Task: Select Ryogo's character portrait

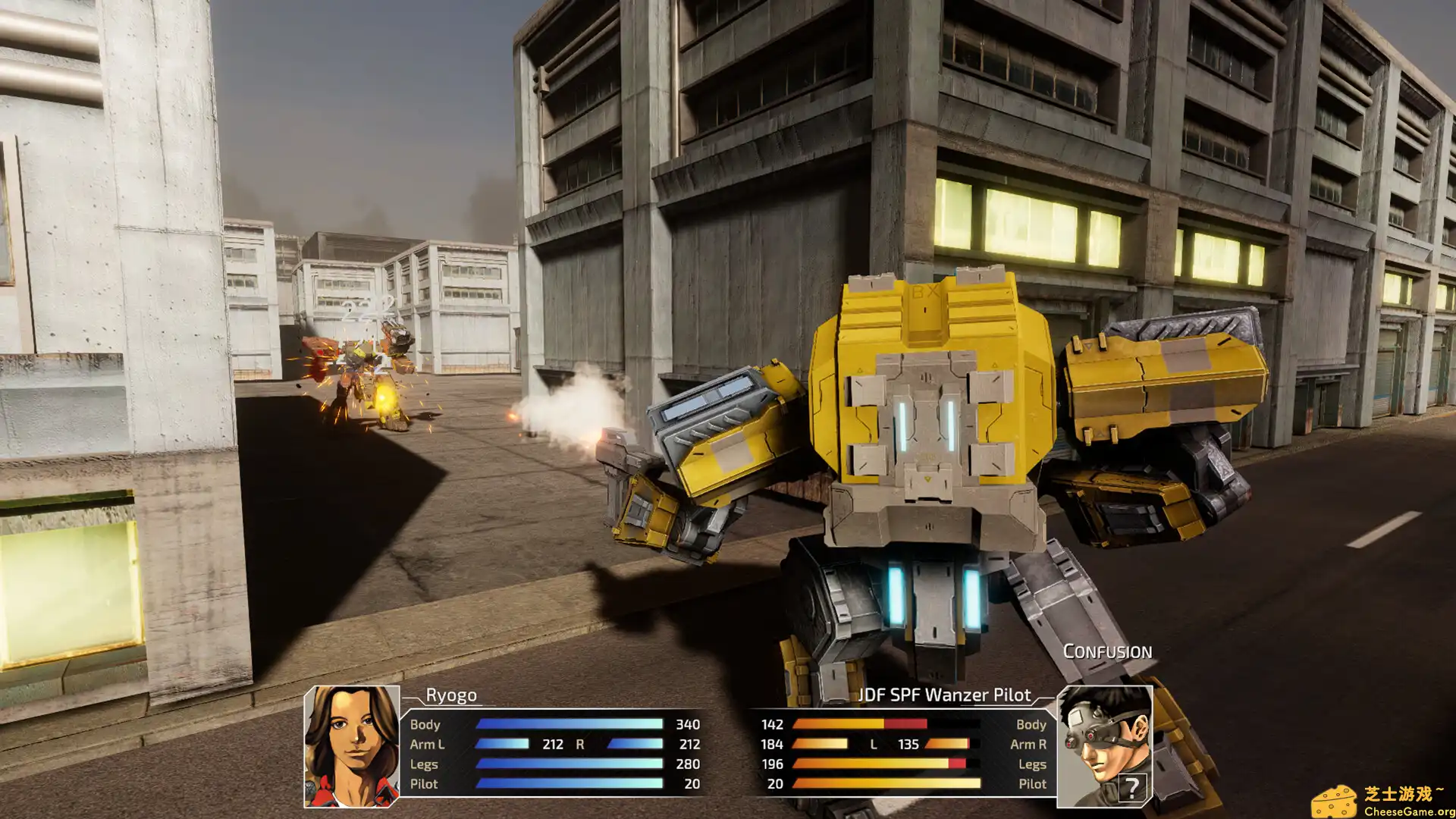Action: pyautogui.click(x=353, y=747)
